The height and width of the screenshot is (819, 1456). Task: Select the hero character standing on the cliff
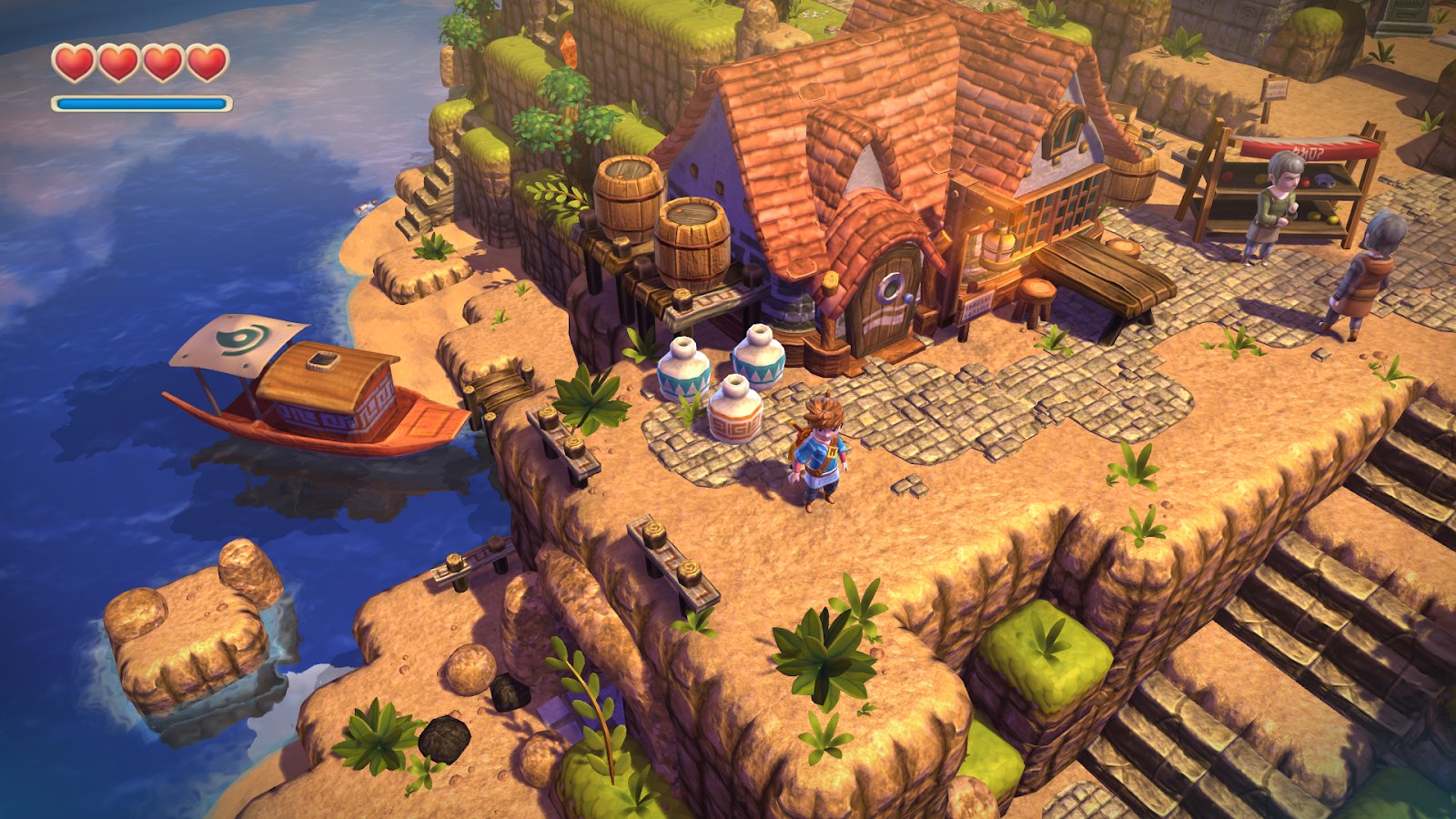coord(819,455)
